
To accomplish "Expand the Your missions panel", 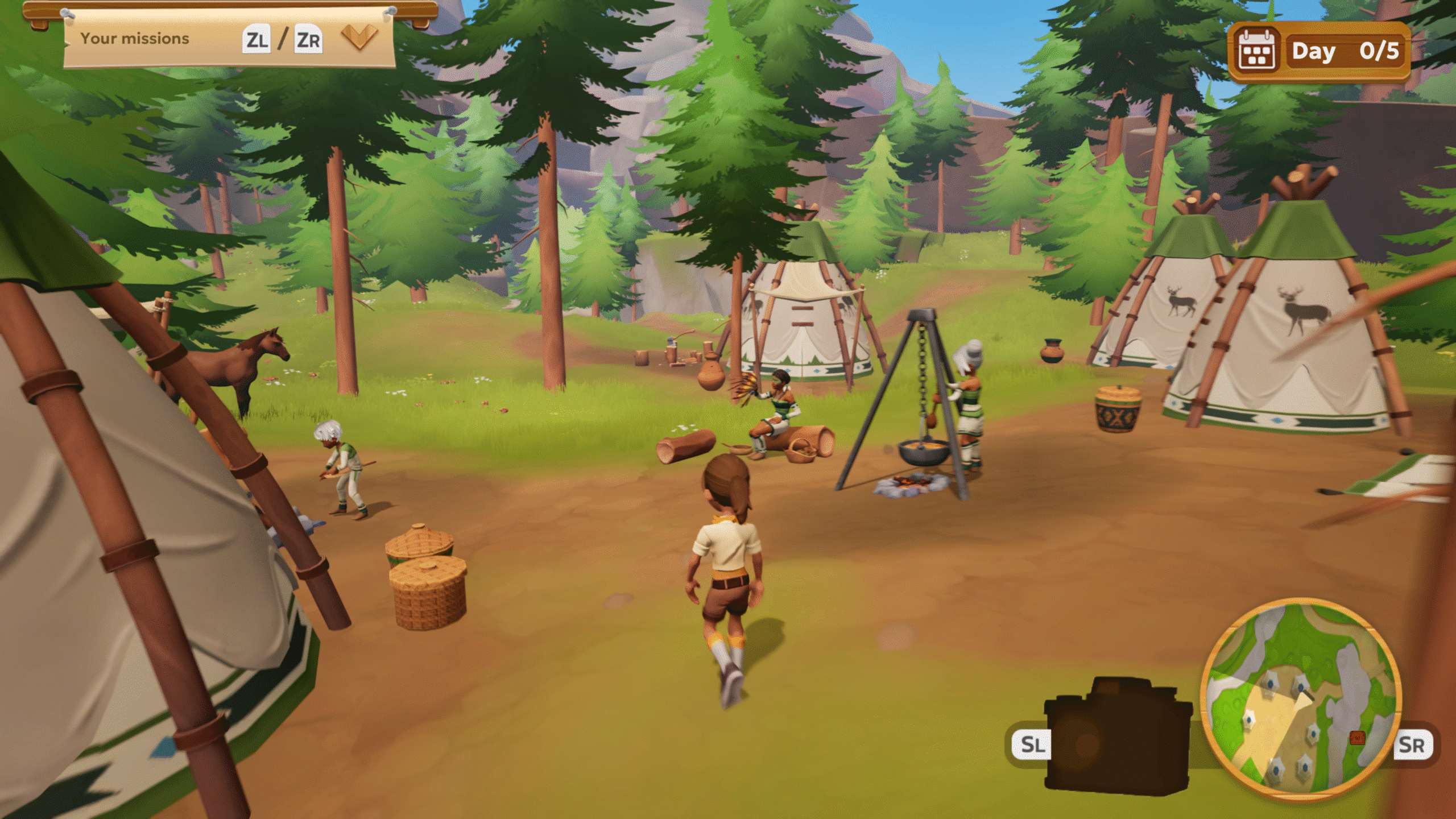I will click(359, 39).
